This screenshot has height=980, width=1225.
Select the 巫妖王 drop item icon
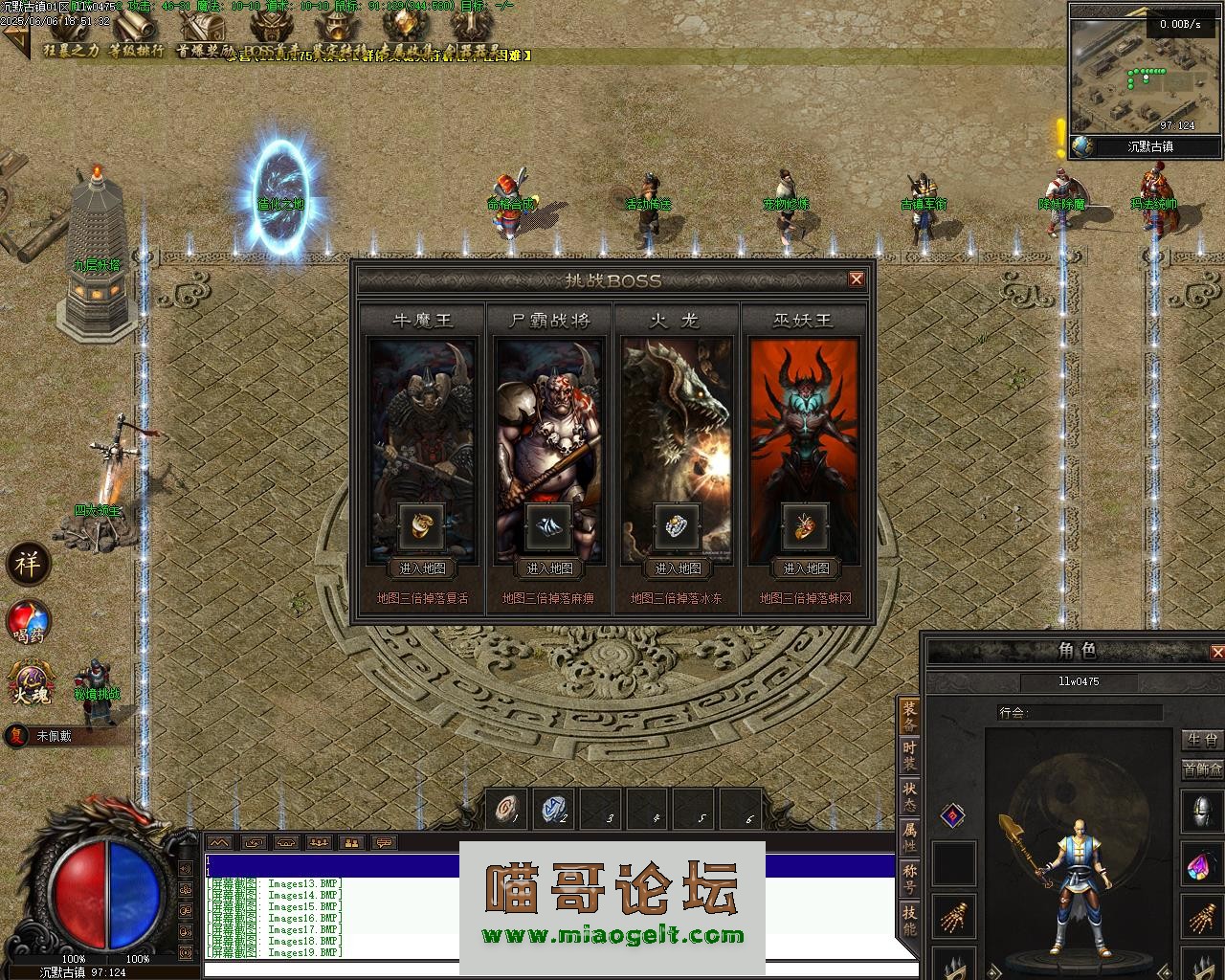click(x=805, y=525)
